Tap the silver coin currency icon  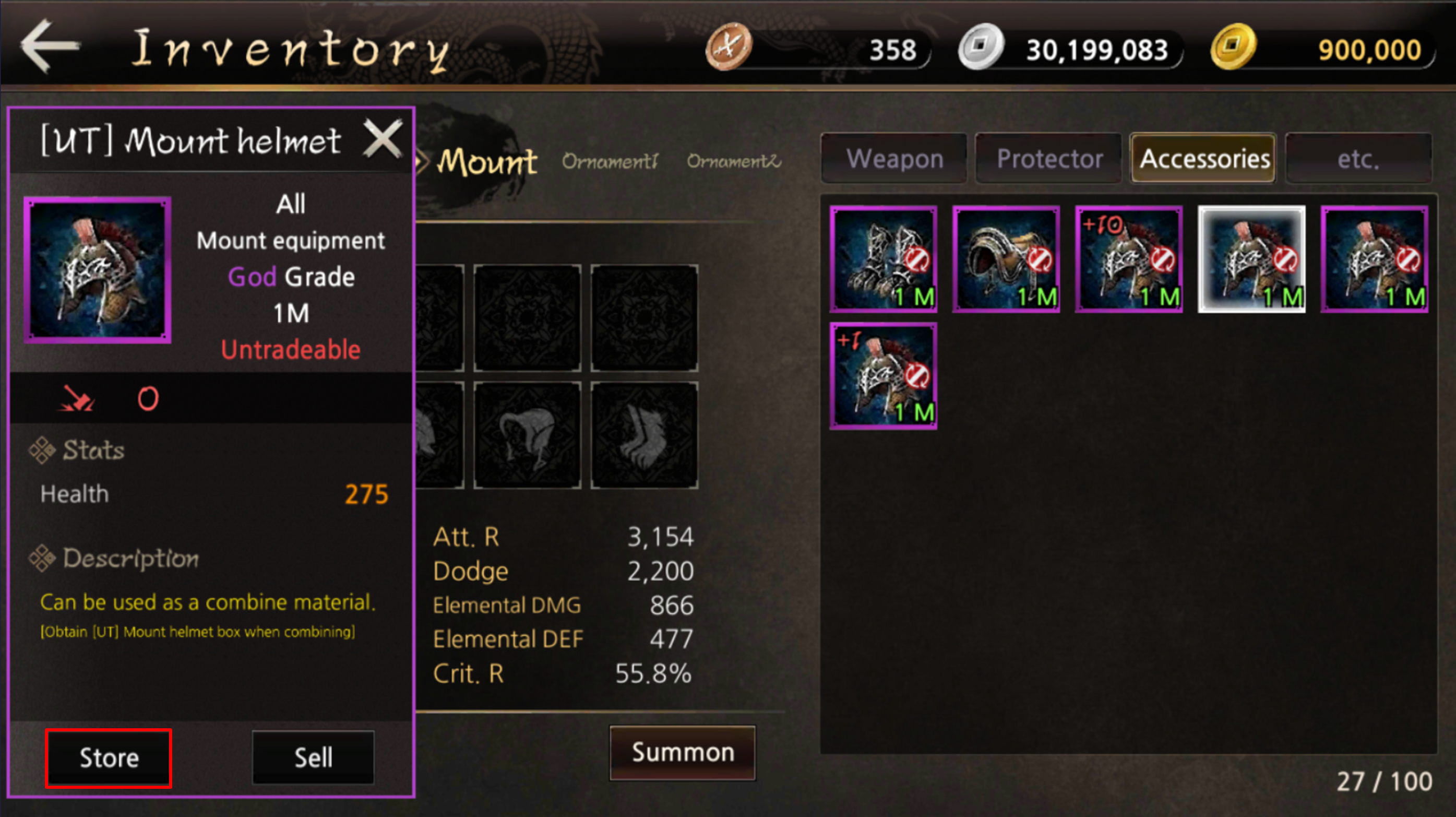pos(981,47)
